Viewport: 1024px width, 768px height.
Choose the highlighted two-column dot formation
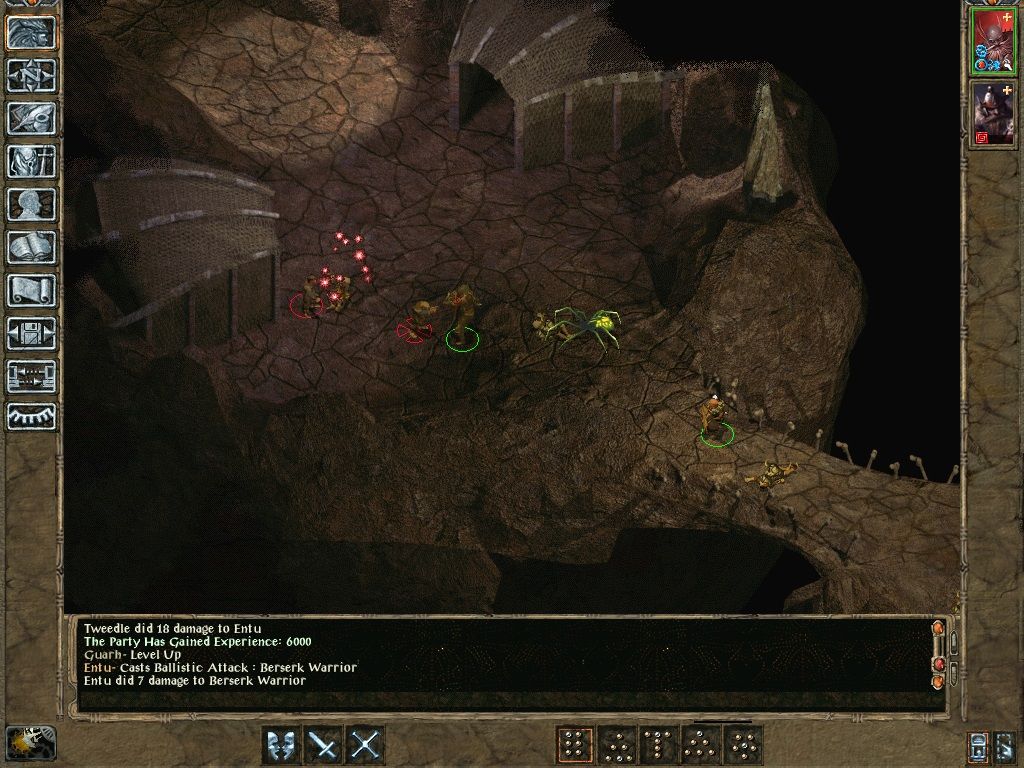tap(574, 745)
